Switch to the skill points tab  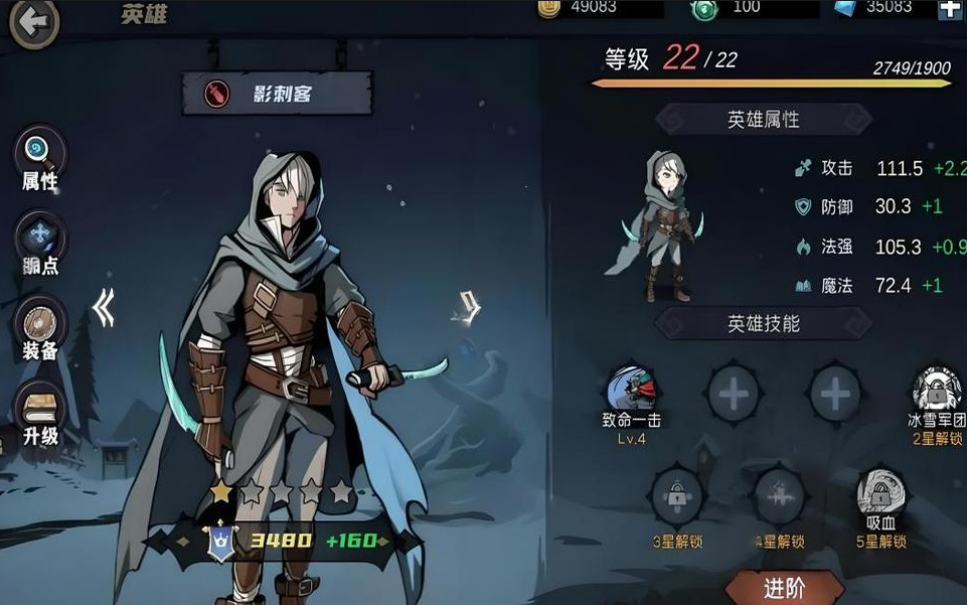coord(40,243)
